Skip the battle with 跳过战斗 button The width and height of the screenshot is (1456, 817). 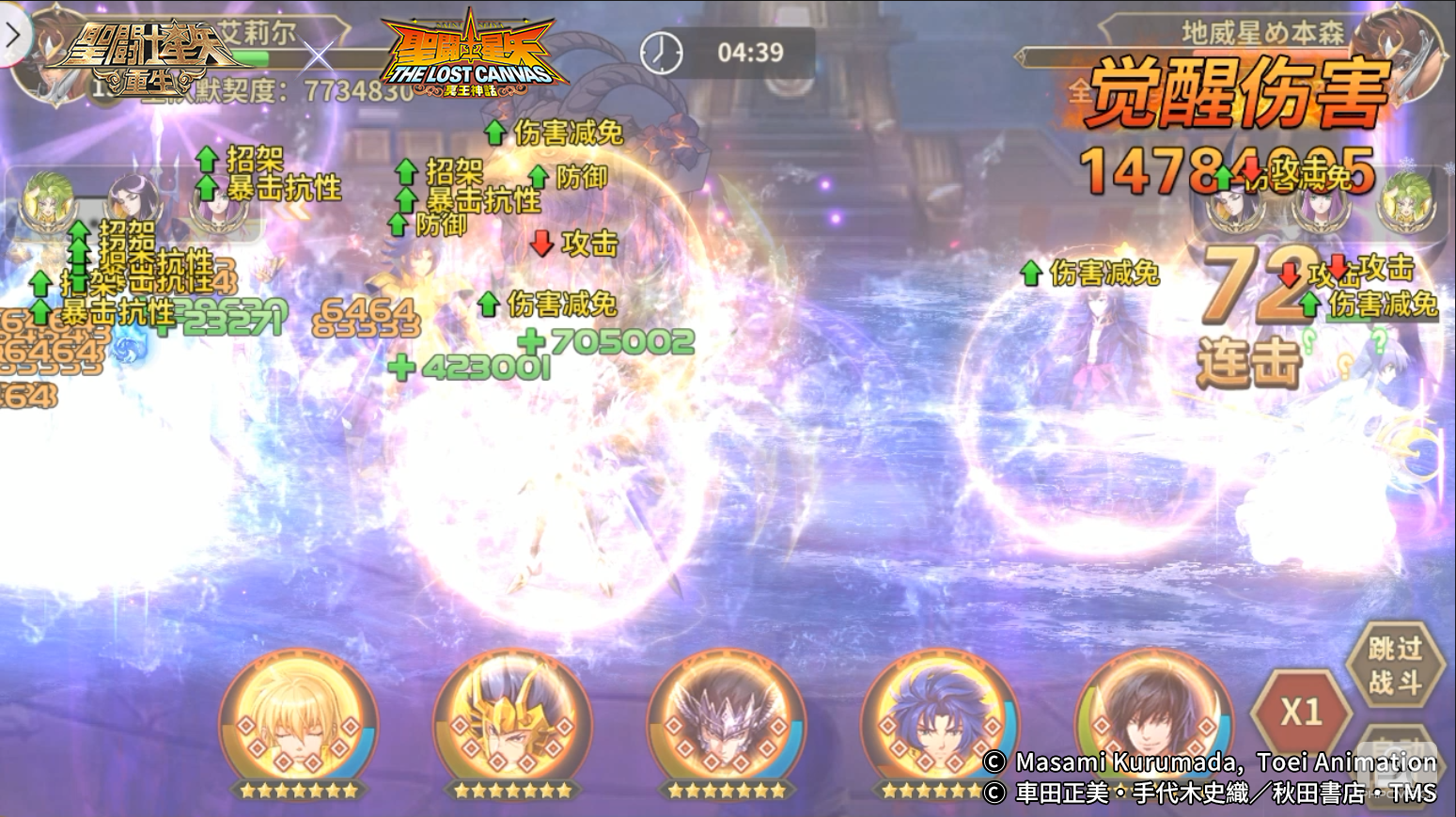(1394, 664)
